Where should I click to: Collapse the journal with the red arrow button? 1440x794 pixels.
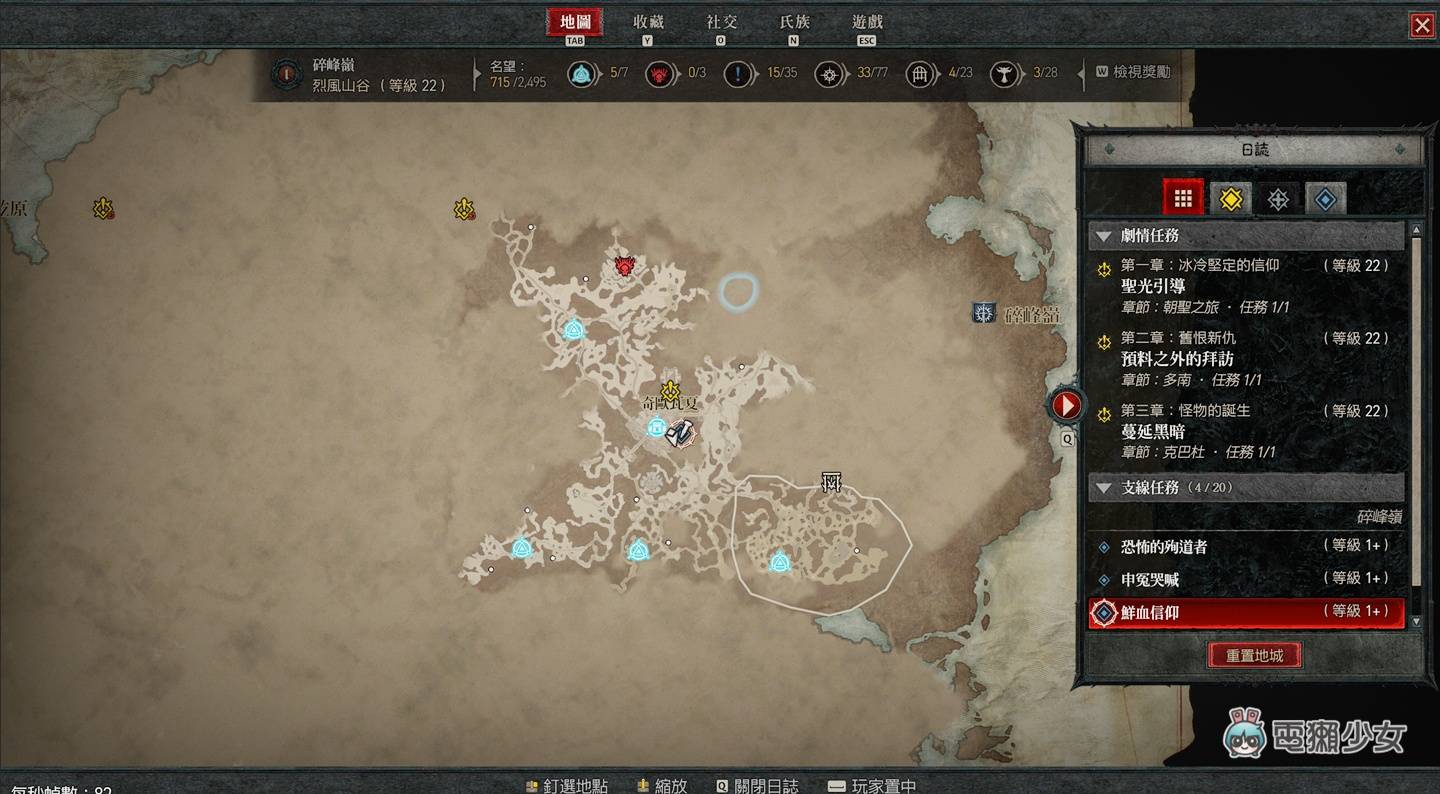(1067, 405)
